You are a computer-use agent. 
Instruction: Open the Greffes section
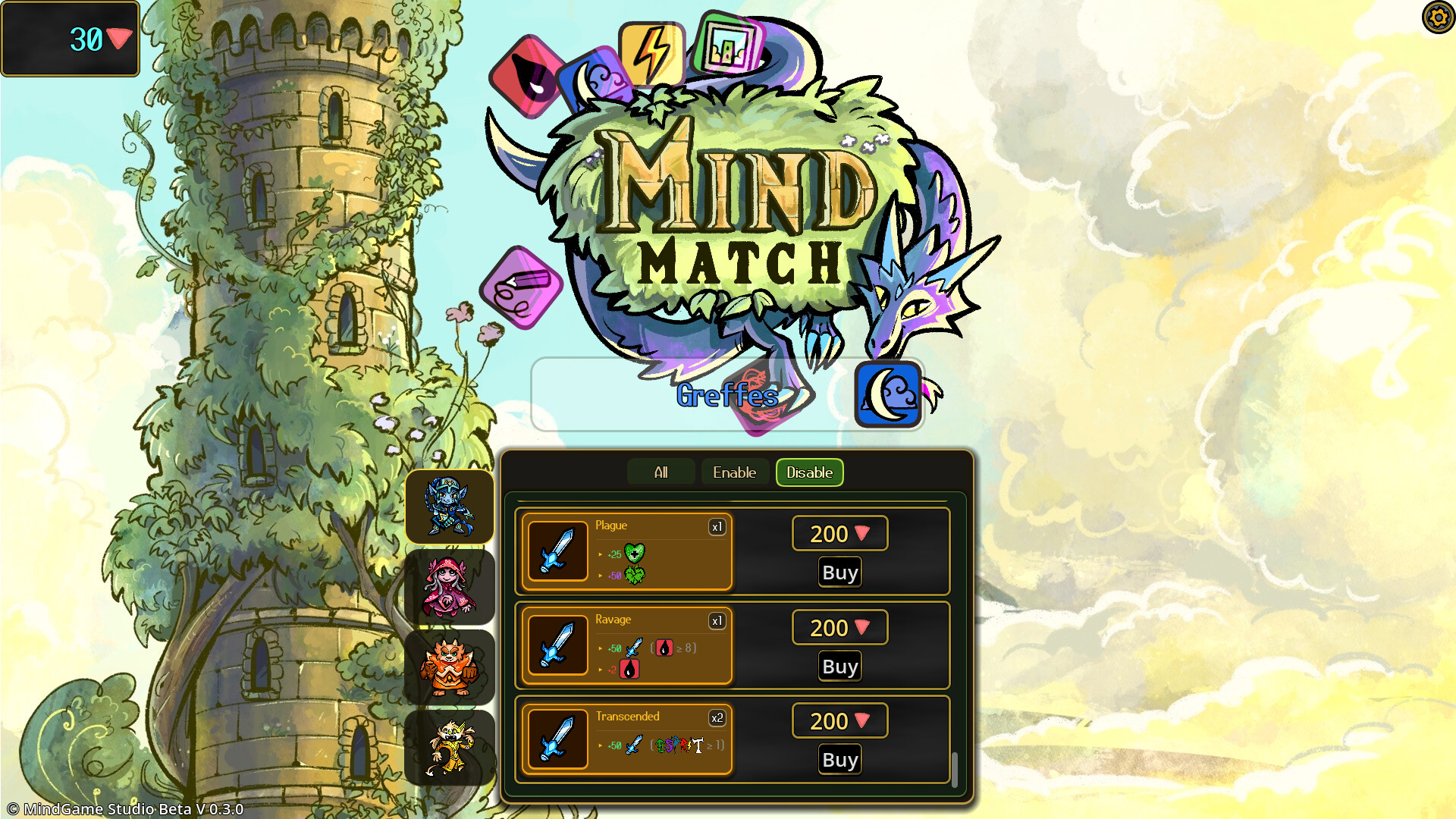point(727,395)
